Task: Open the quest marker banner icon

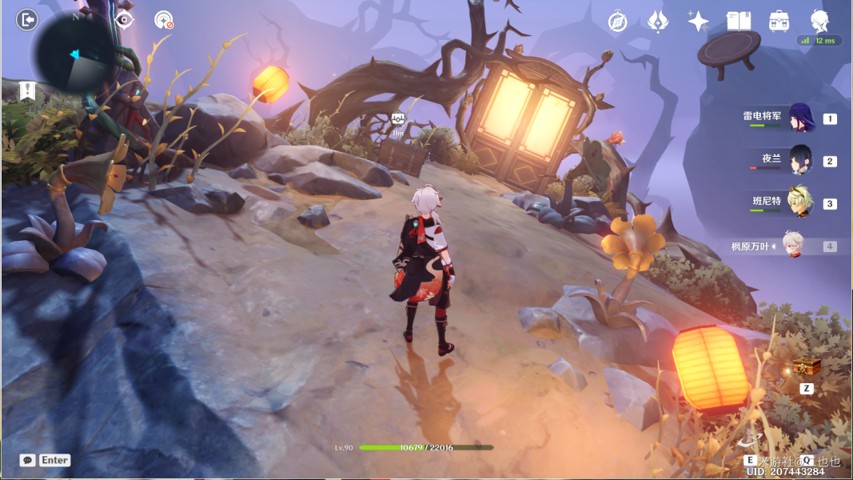Action: [x=27, y=91]
